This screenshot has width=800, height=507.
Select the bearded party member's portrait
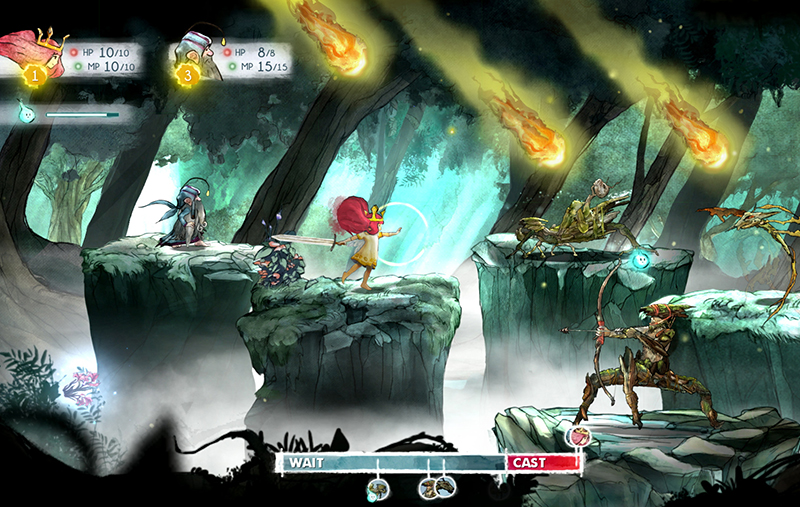pos(193,52)
